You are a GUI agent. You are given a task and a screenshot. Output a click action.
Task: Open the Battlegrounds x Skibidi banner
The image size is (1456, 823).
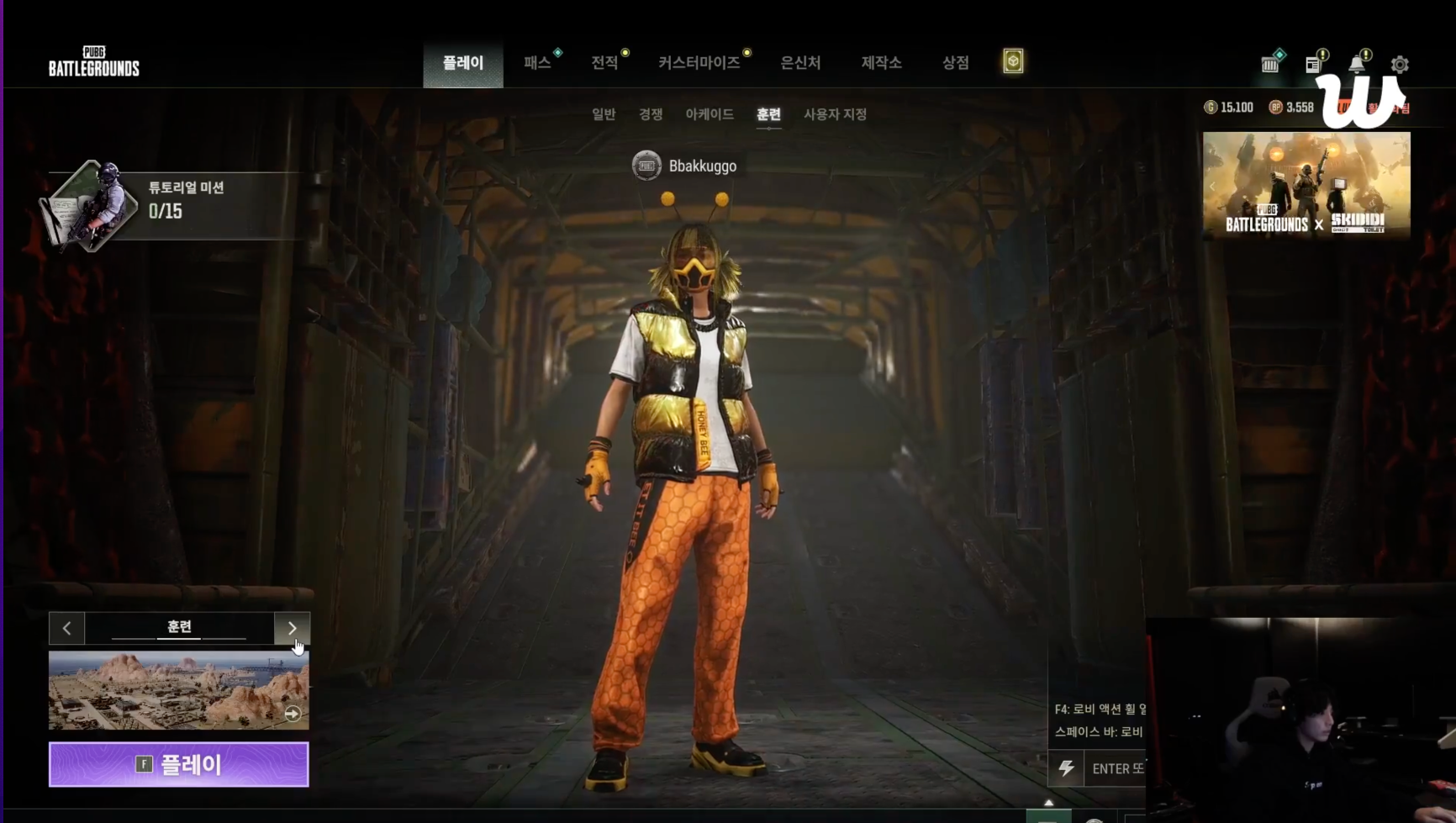(1306, 185)
